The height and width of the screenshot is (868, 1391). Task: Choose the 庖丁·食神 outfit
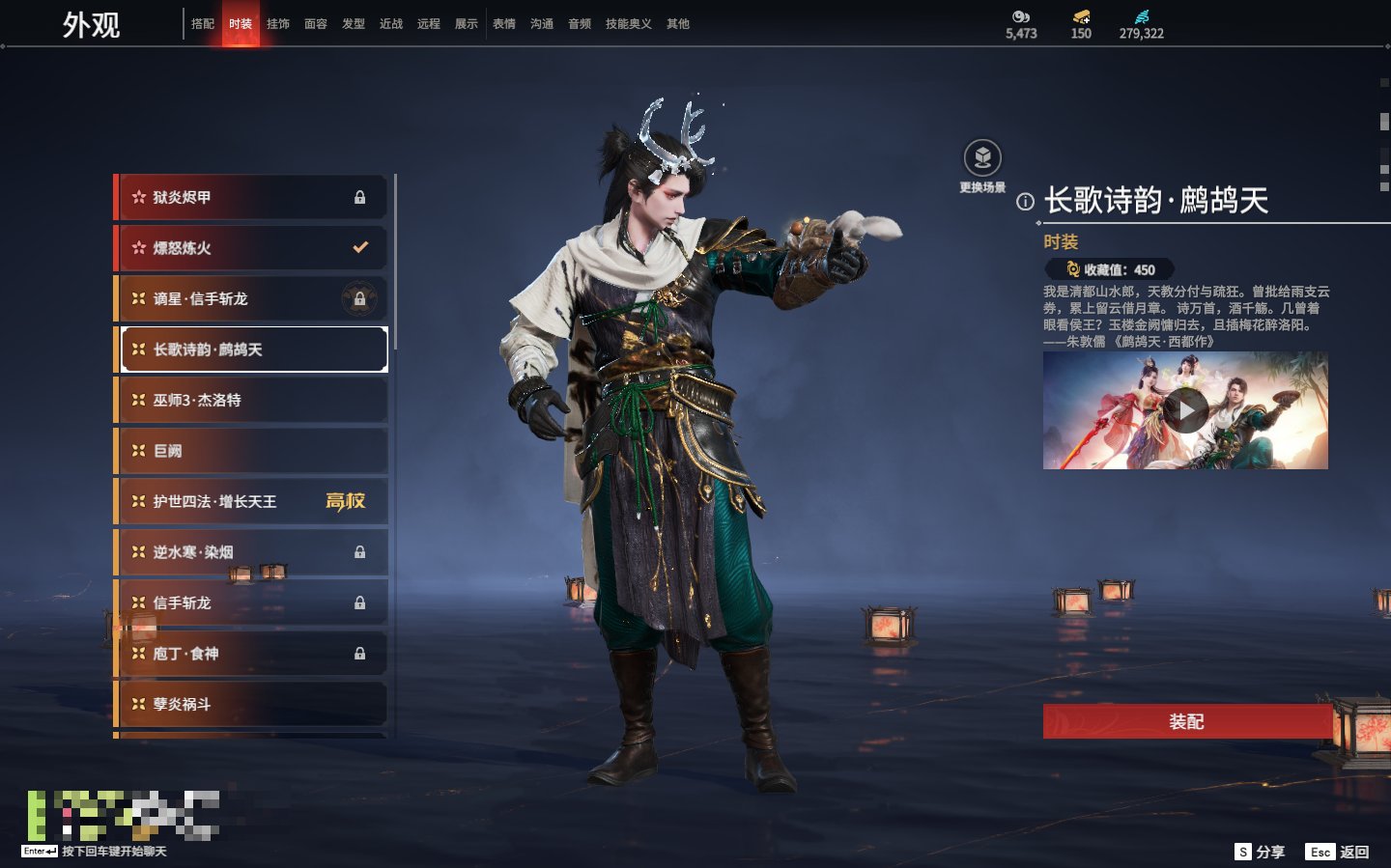click(251, 654)
